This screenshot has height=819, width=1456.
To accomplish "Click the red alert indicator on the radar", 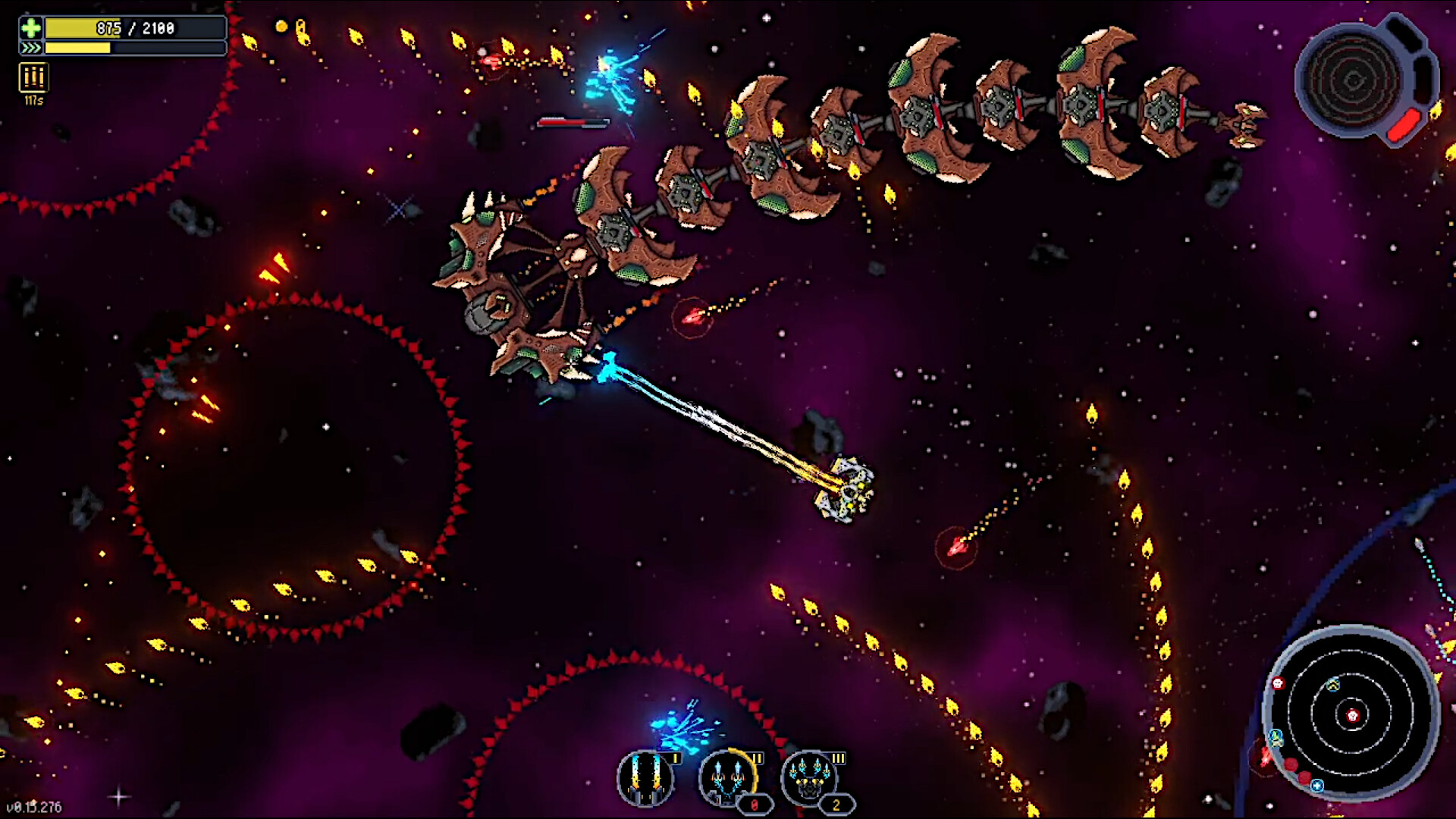I will click(1404, 125).
